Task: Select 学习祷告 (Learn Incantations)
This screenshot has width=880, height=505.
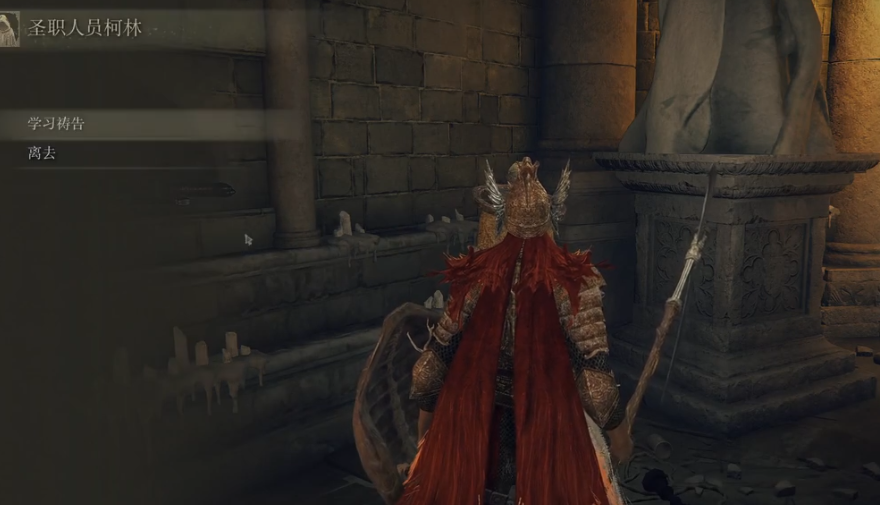Action: click(57, 124)
